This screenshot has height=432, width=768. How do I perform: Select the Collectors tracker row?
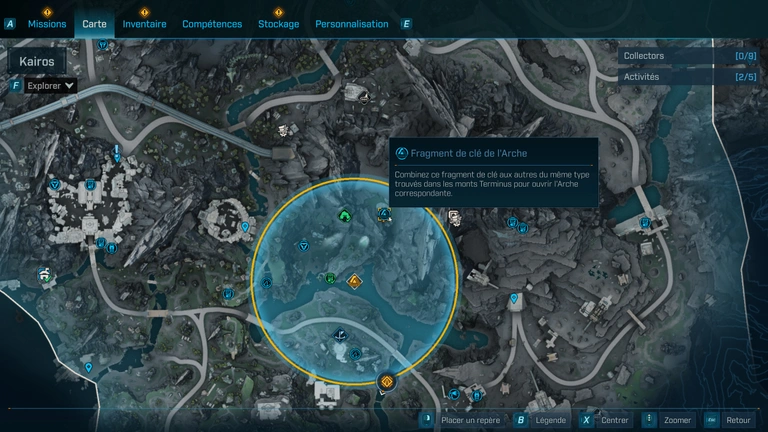point(688,56)
